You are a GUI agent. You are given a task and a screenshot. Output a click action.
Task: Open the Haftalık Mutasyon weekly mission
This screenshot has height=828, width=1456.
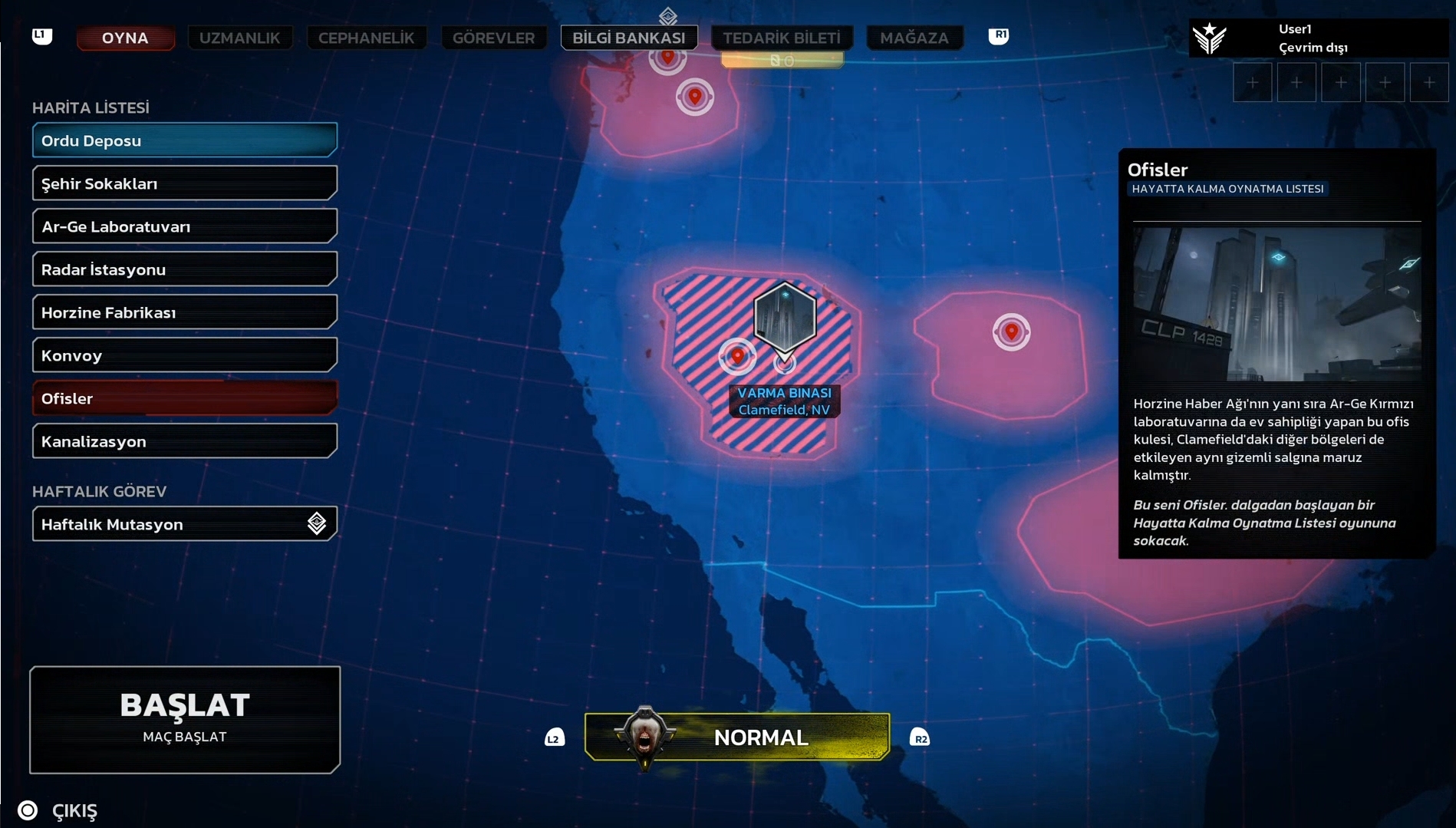pyautogui.click(x=184, y=524)
